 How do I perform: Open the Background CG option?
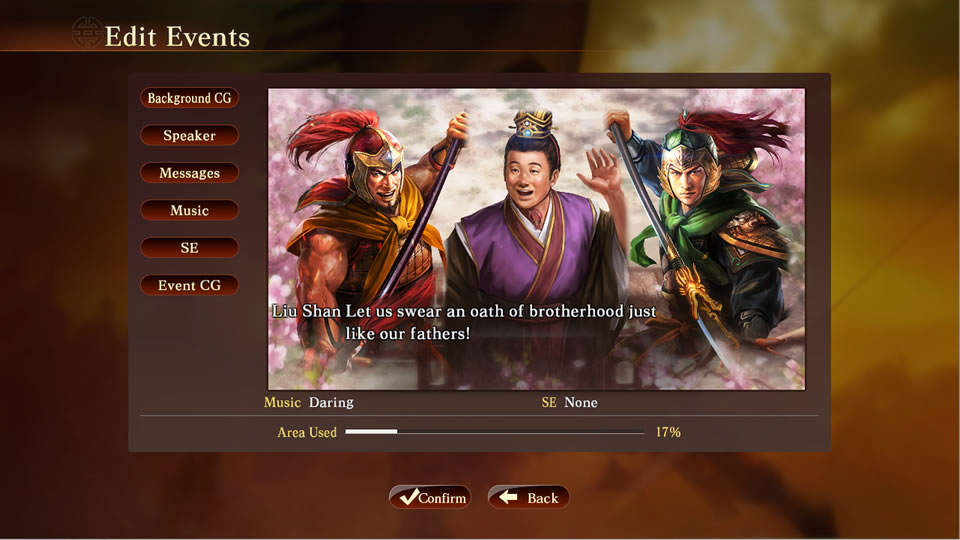tap(189, 98)
